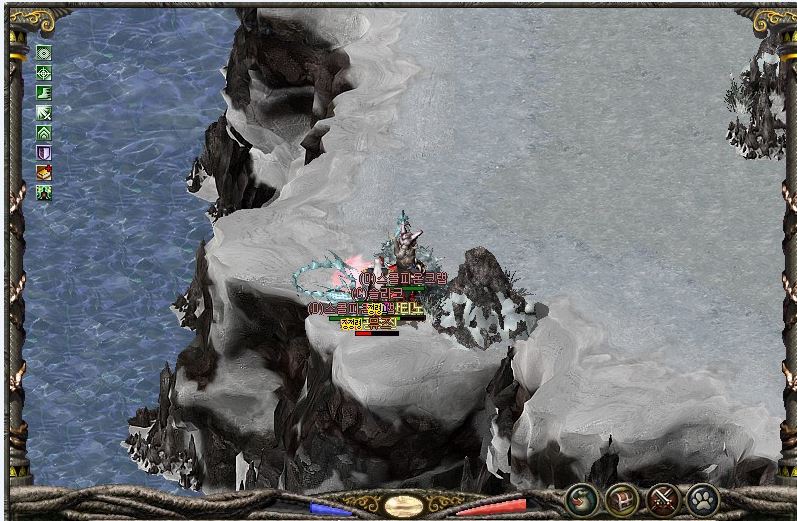Open the dragon head round button
The height and width of the screenshot is (521, 797).
pyautogui.click(x=581, y=498)
